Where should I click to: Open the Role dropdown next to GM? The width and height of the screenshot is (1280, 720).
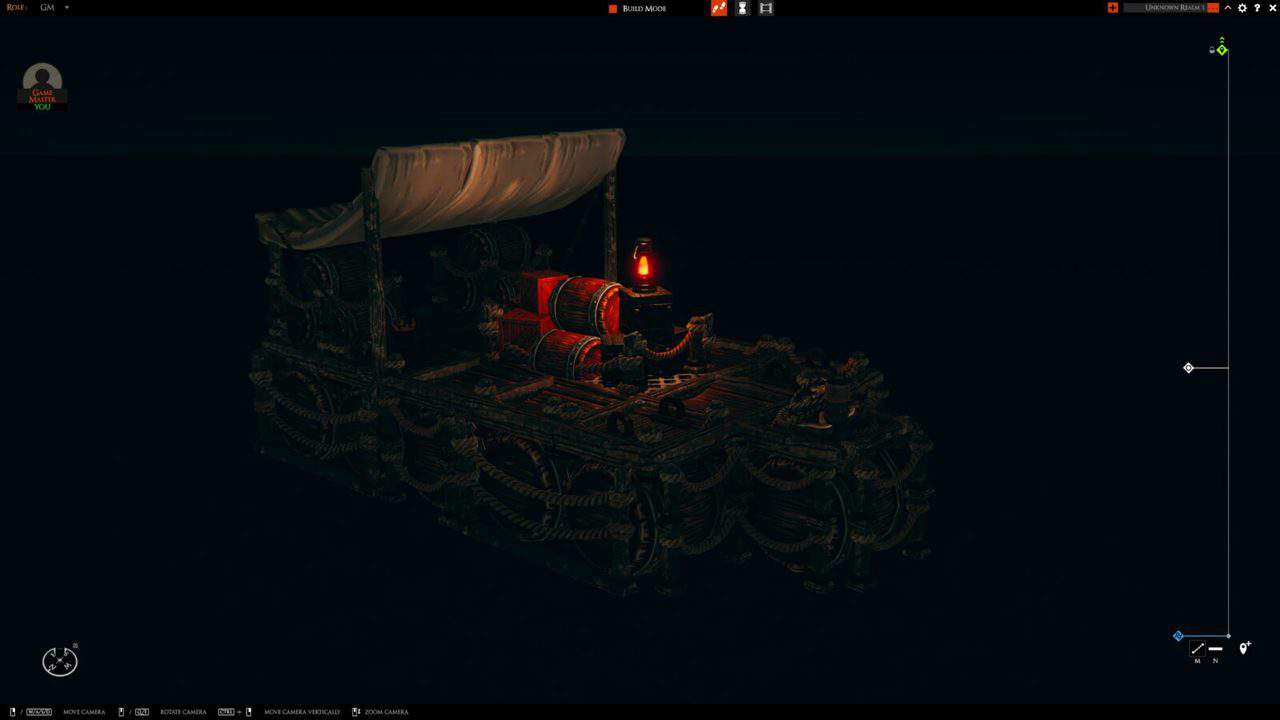pyautogui.click(x=65, y=7)
